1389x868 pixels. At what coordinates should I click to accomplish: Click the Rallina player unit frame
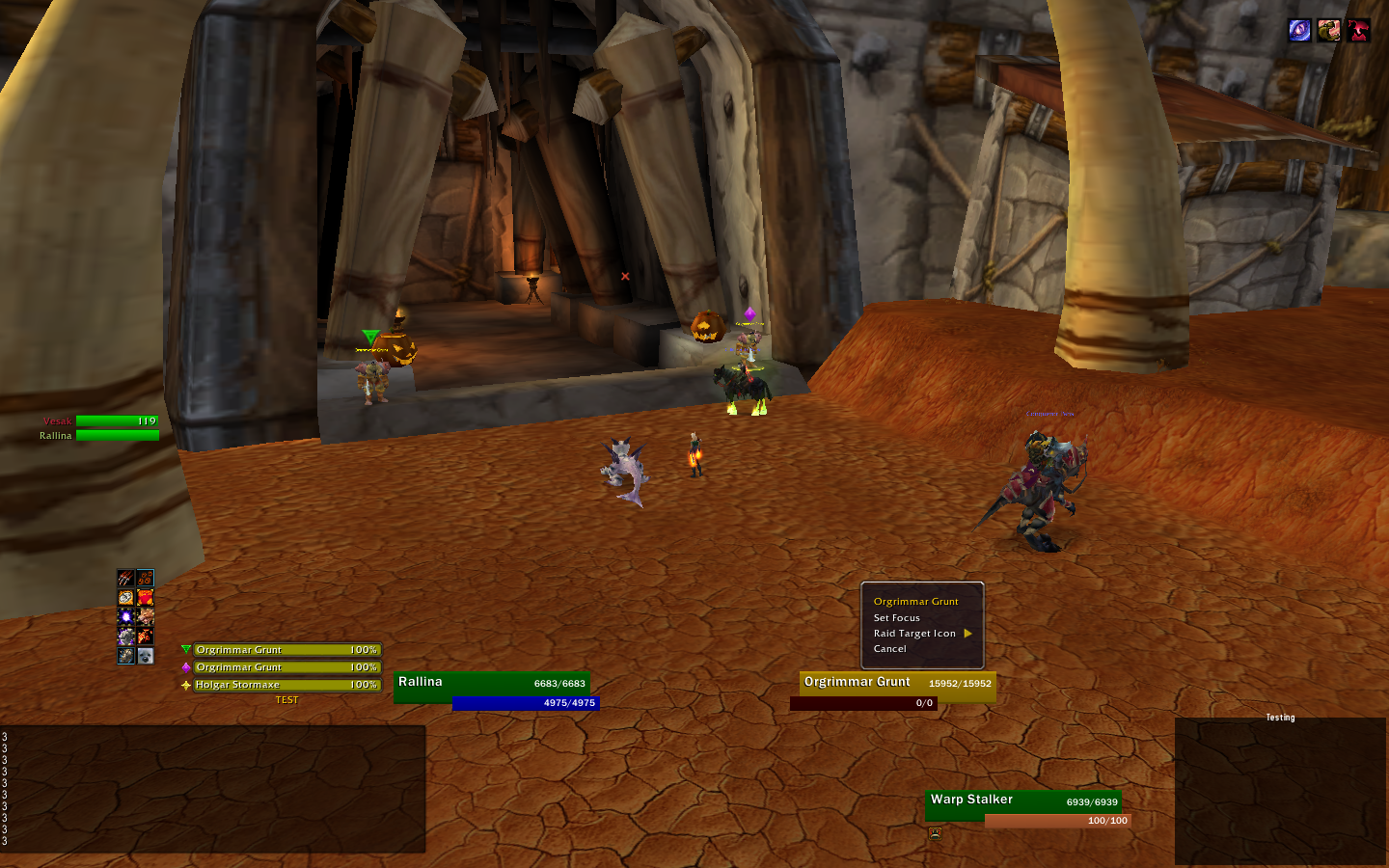[491, 683]
